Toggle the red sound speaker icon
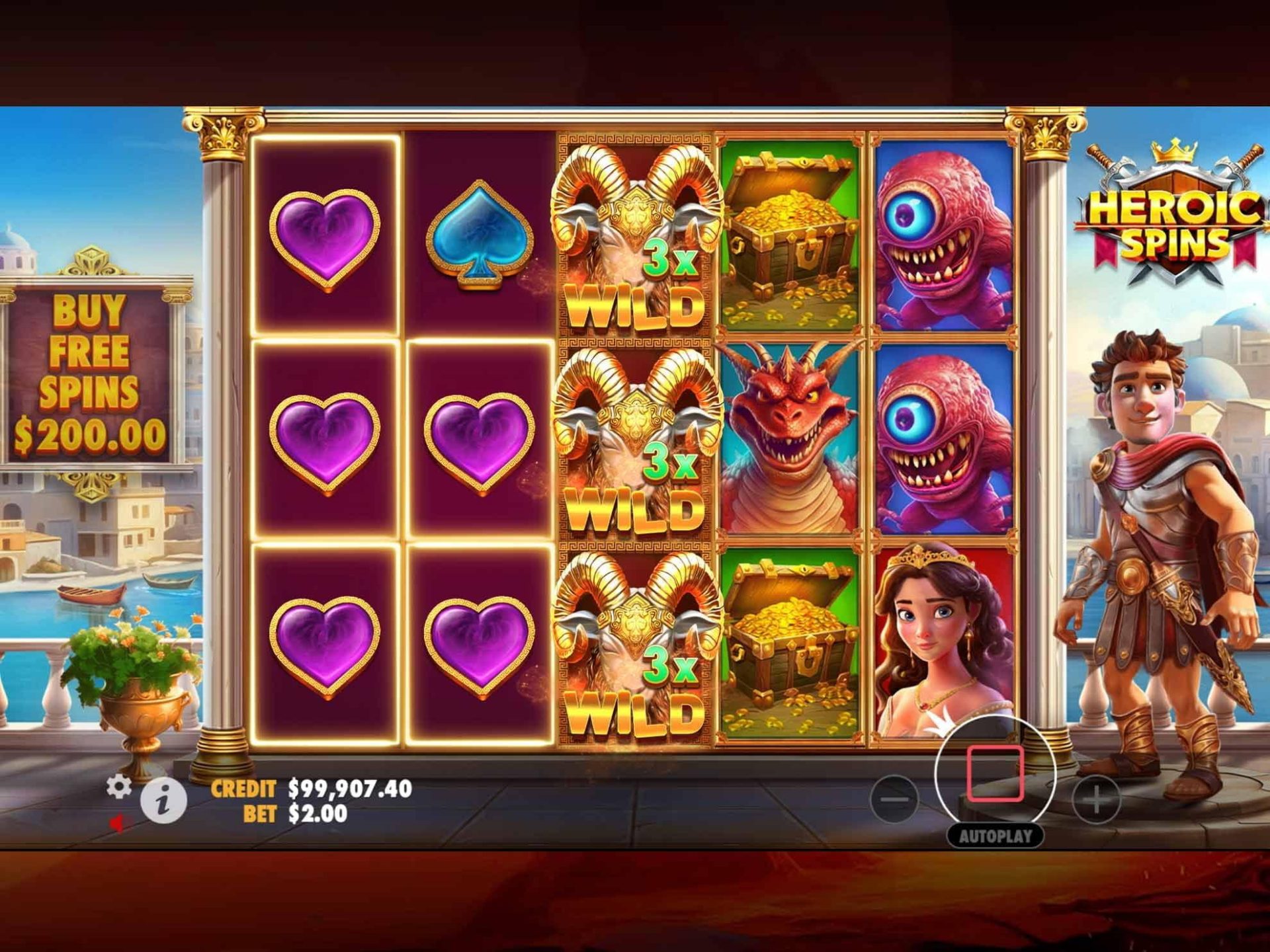1270x952 pixels. click(x=118, y=823)
